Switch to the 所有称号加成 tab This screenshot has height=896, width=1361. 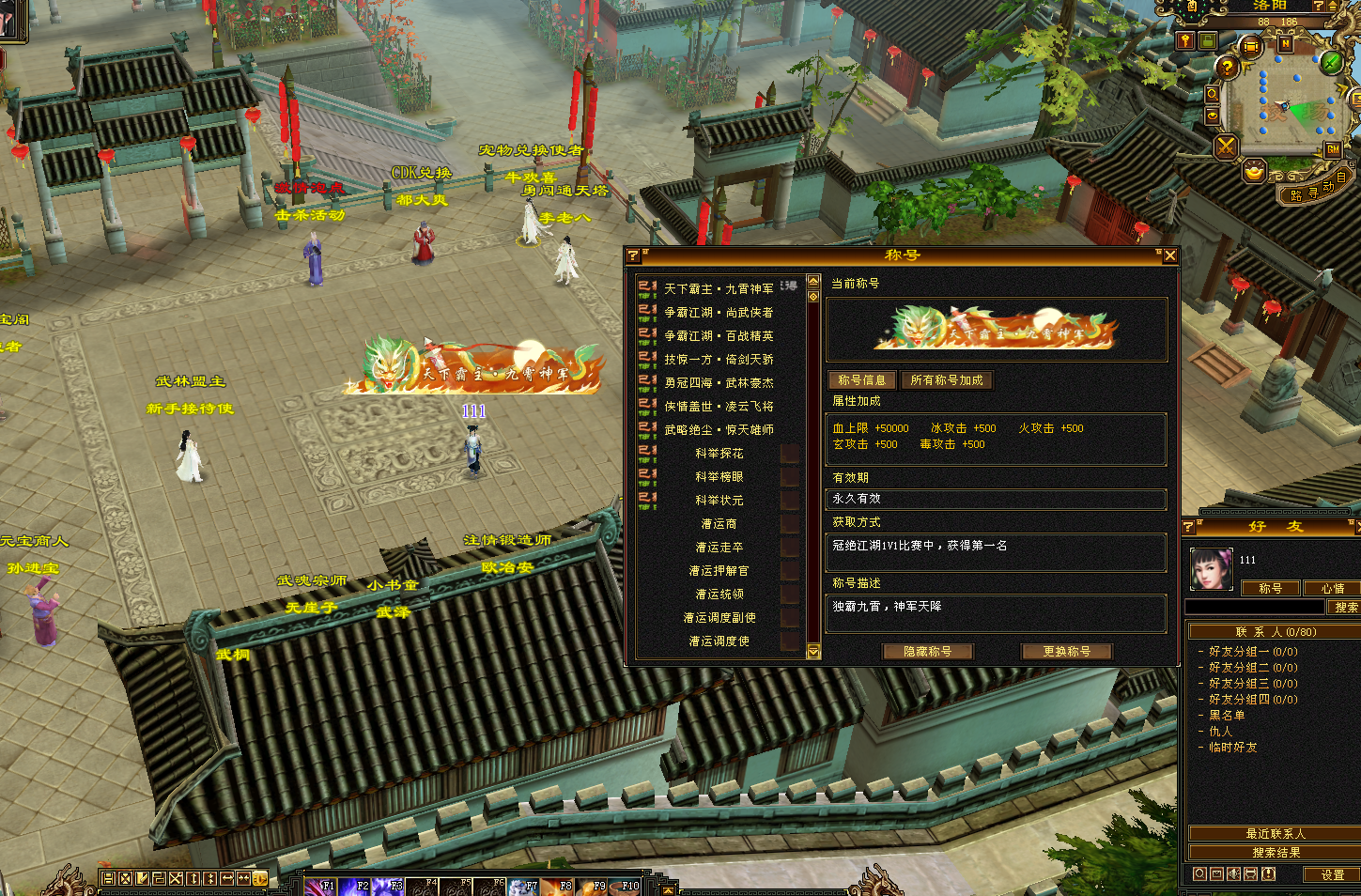[x=946, y=380]
